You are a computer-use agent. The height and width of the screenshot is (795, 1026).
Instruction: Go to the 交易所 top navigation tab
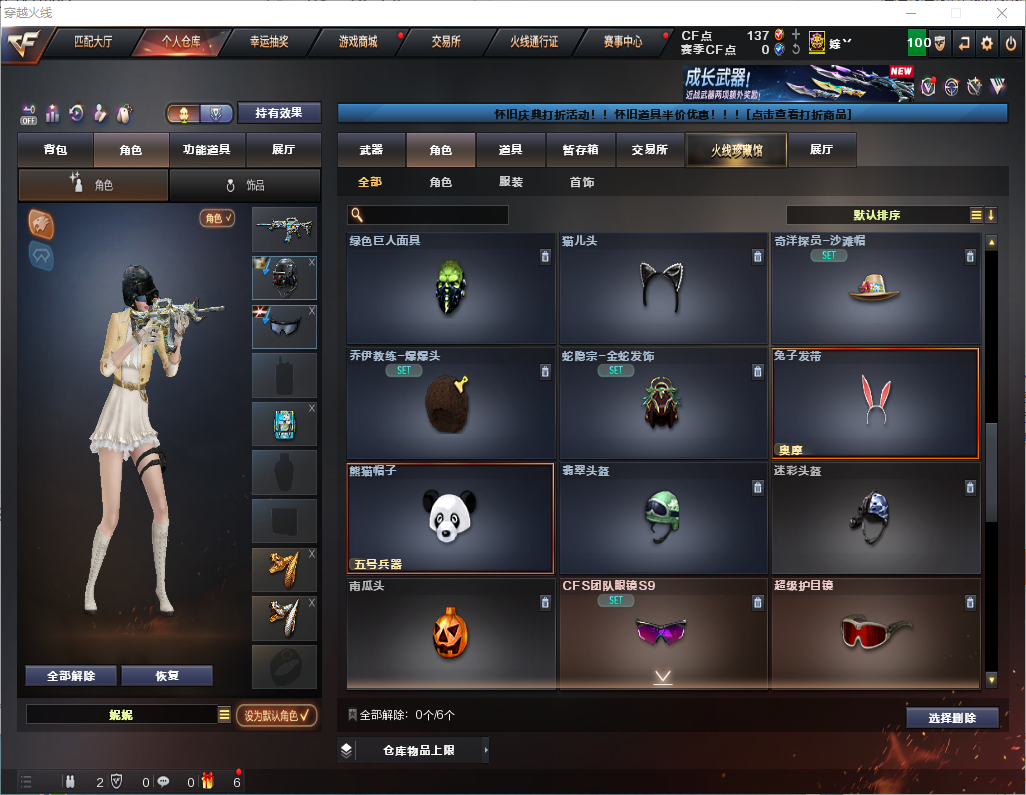pos(446,42)
